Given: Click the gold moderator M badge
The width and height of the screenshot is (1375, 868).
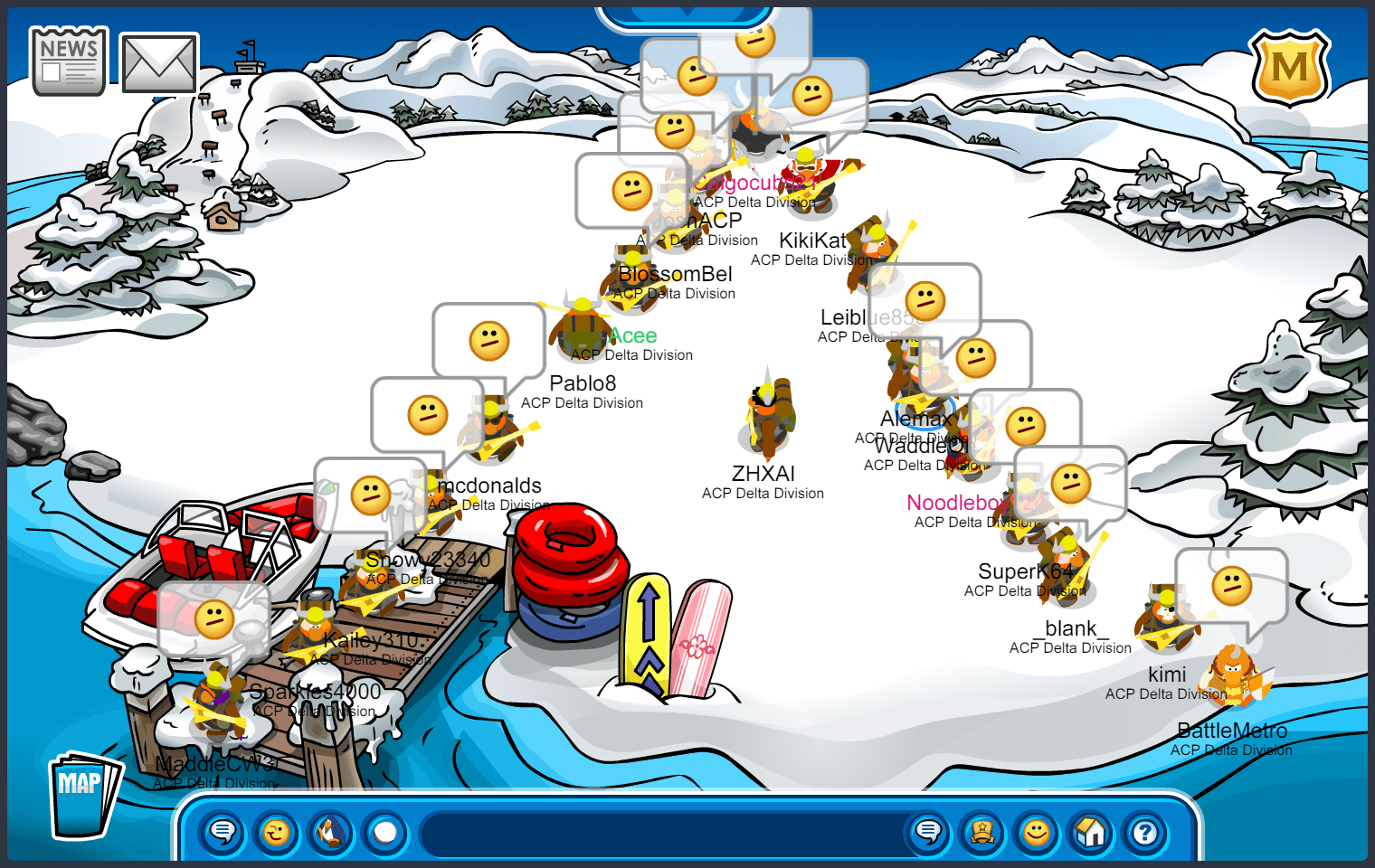Looking at the screenshot, I should coord(1289,68).
